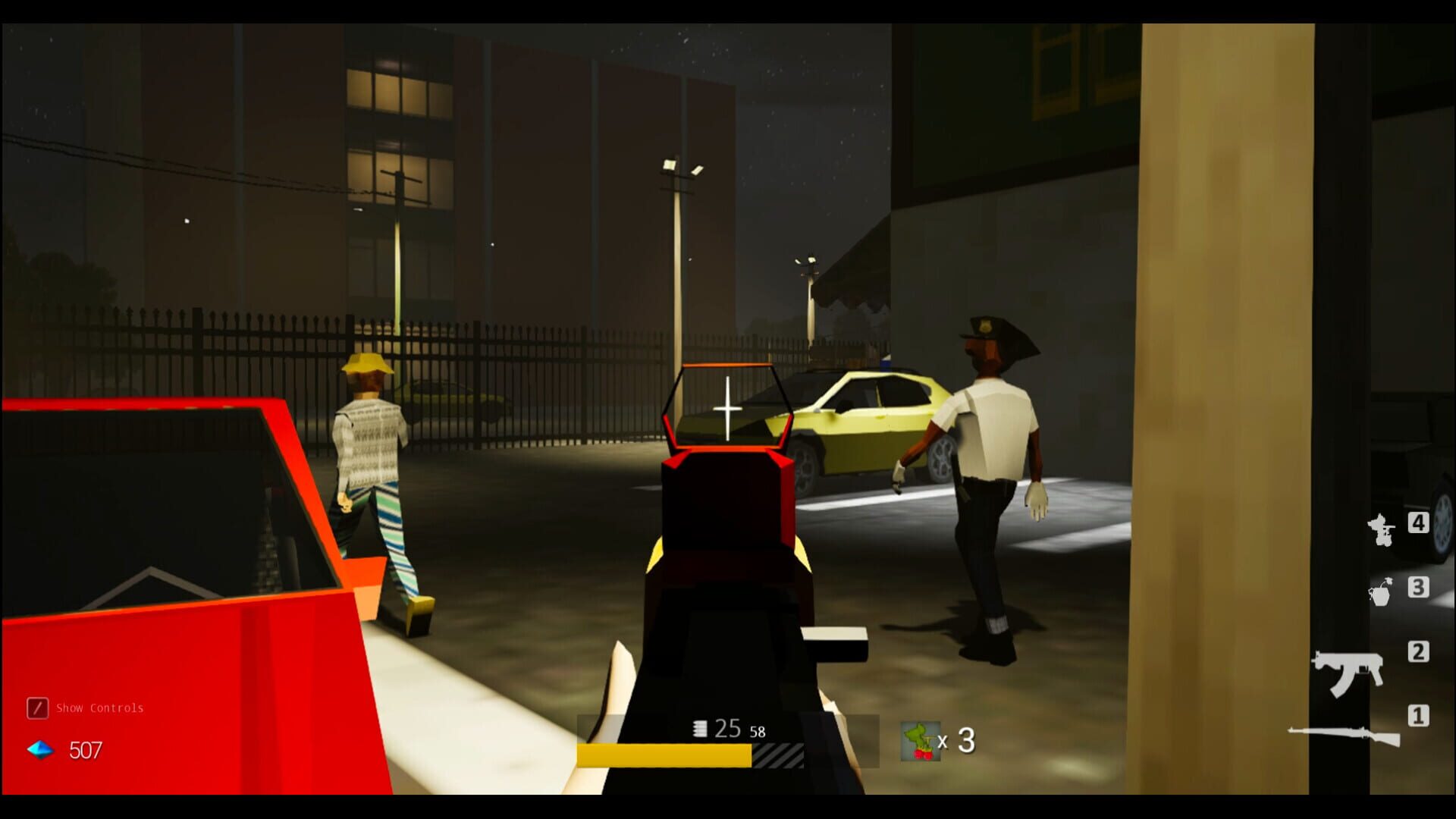Click the blue diamond currency icon
The width and height of the screenshot is (1456, 819).
39,752
